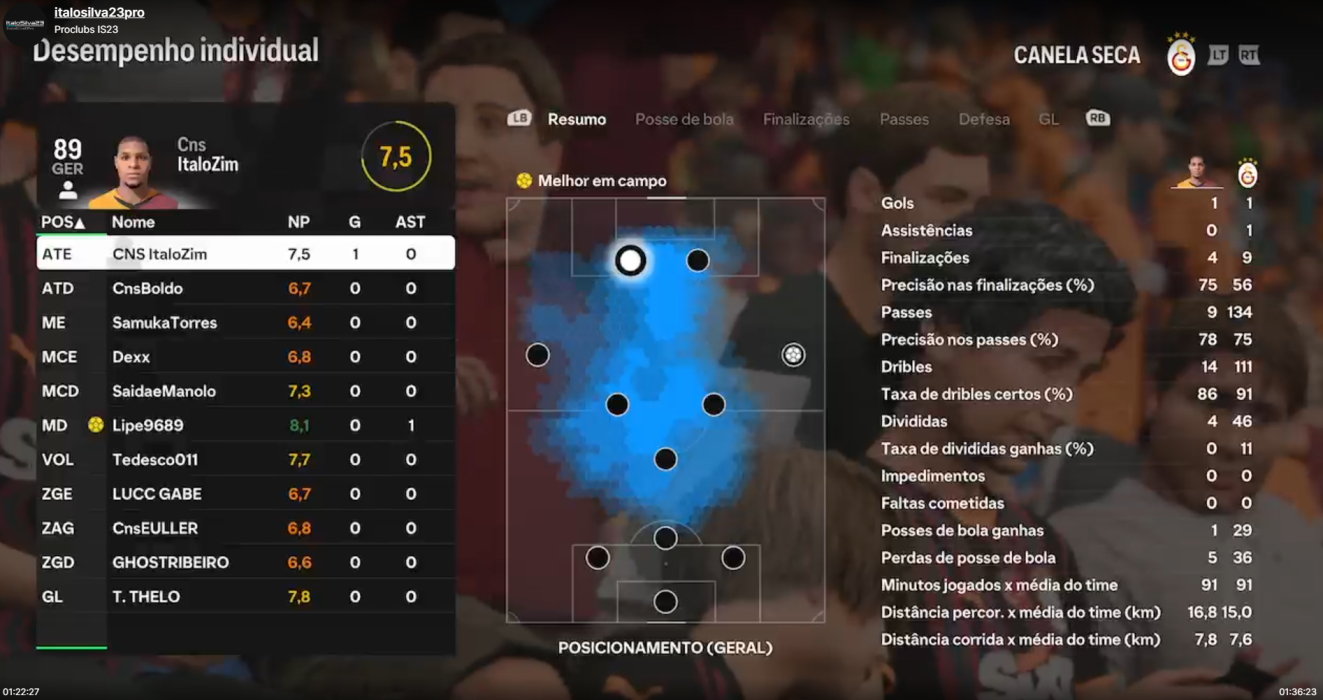The height and width of the screenshot is (700, 1323).
Task: Select Tedesco011 in the list
Action: click(x=245, y=460)
